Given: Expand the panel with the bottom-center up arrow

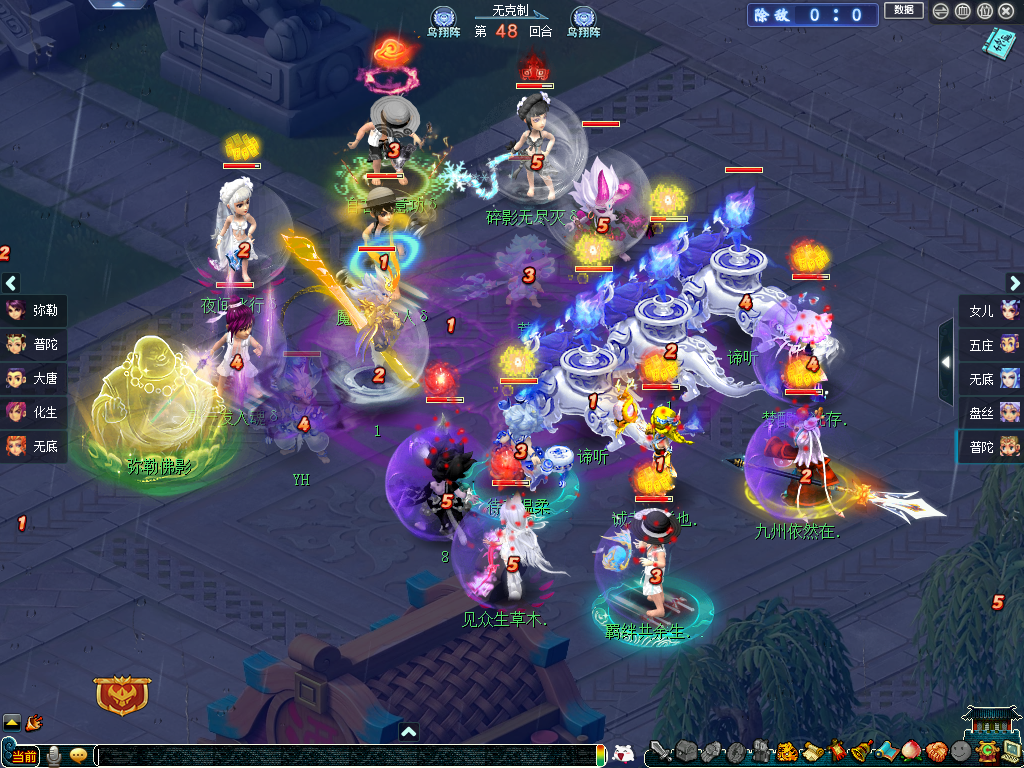Looking at the screenshot, I should (408, 732).
